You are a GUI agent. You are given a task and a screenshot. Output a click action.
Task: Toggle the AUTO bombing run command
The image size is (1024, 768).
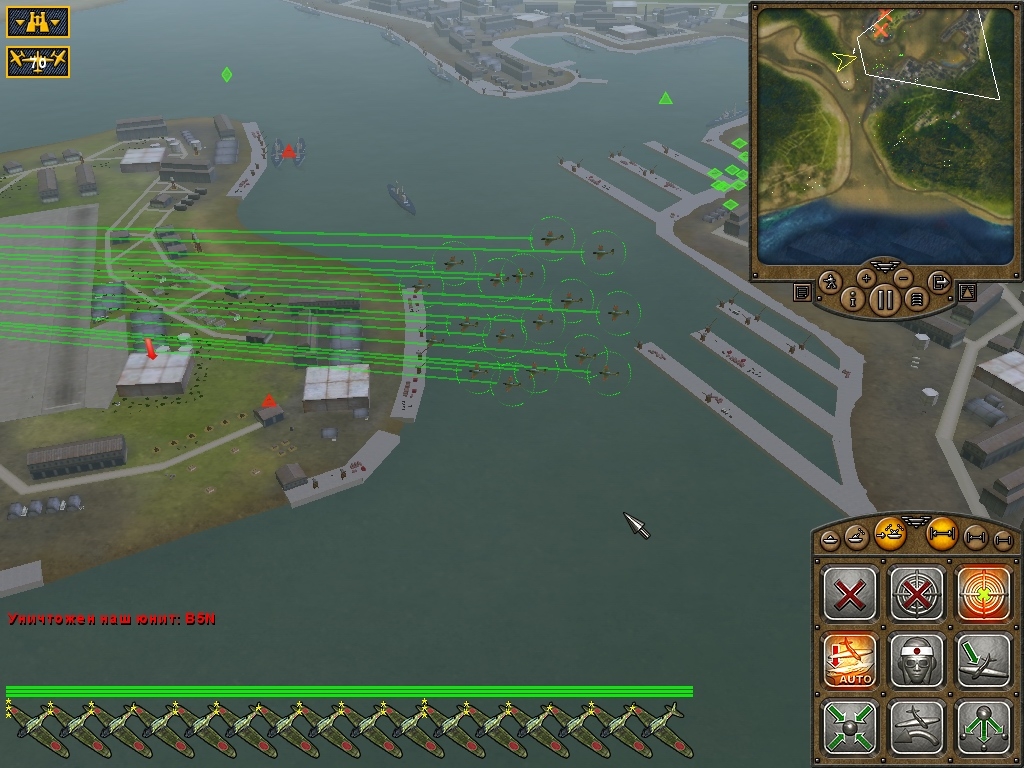tap(850, 660)
